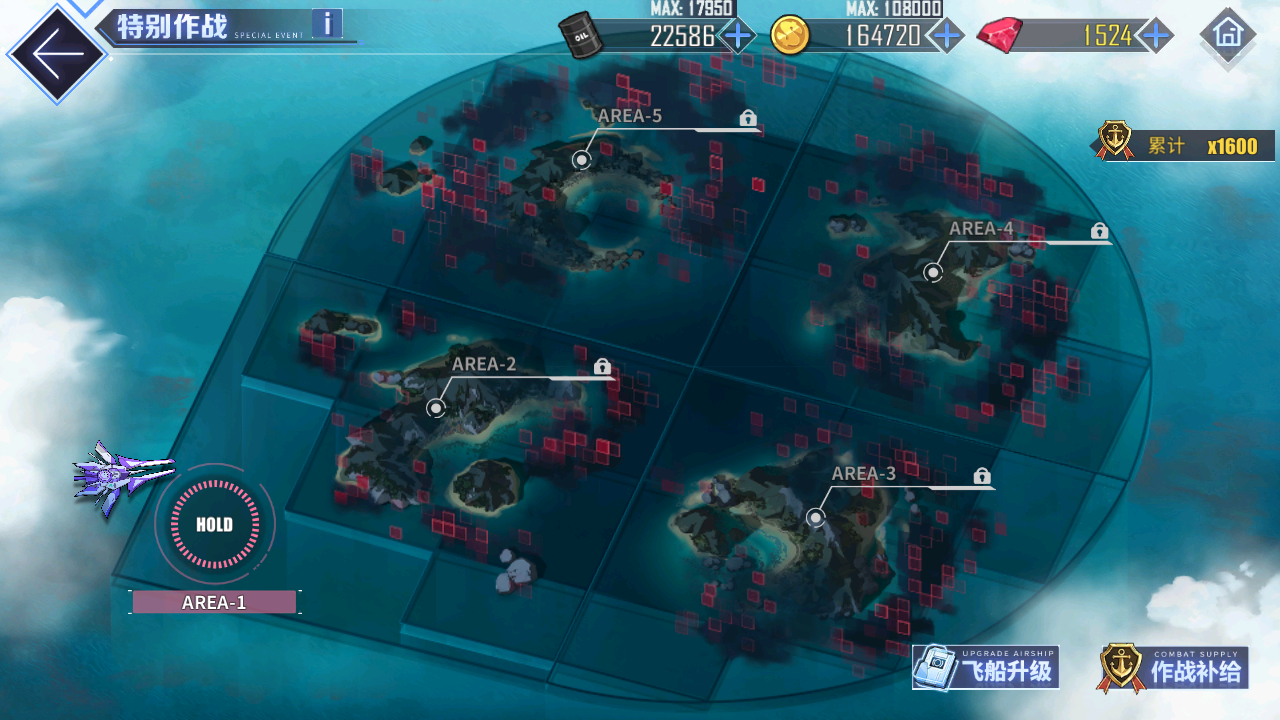Select the AREA-5 map marker
Screen dimensions: 1280x720
click(582, 159)
